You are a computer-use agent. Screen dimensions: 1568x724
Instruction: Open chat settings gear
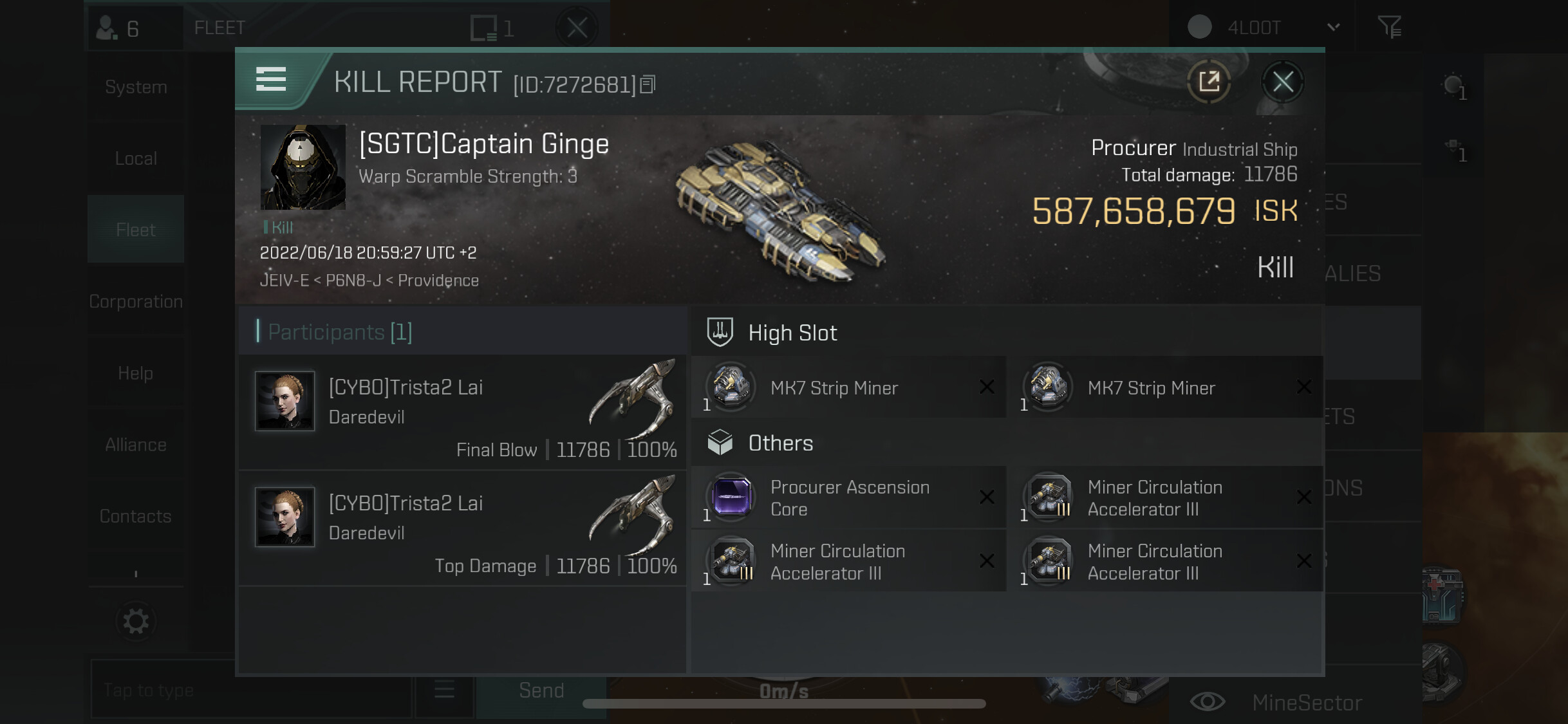(136, 621)
